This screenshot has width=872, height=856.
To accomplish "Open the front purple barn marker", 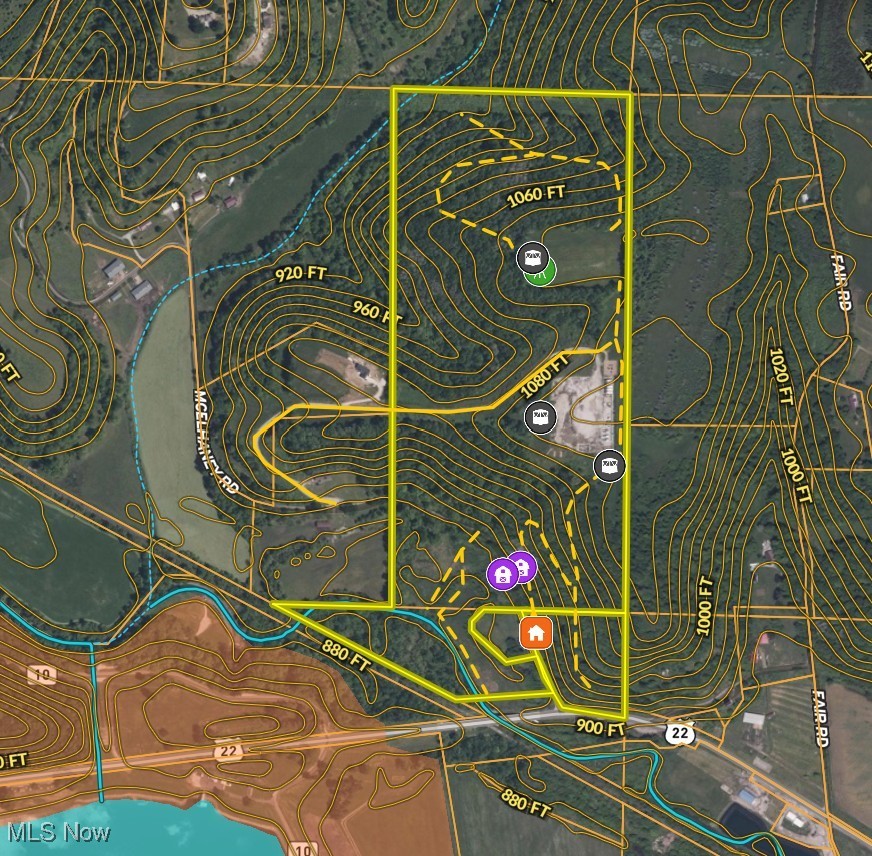I will pos(502,574).
